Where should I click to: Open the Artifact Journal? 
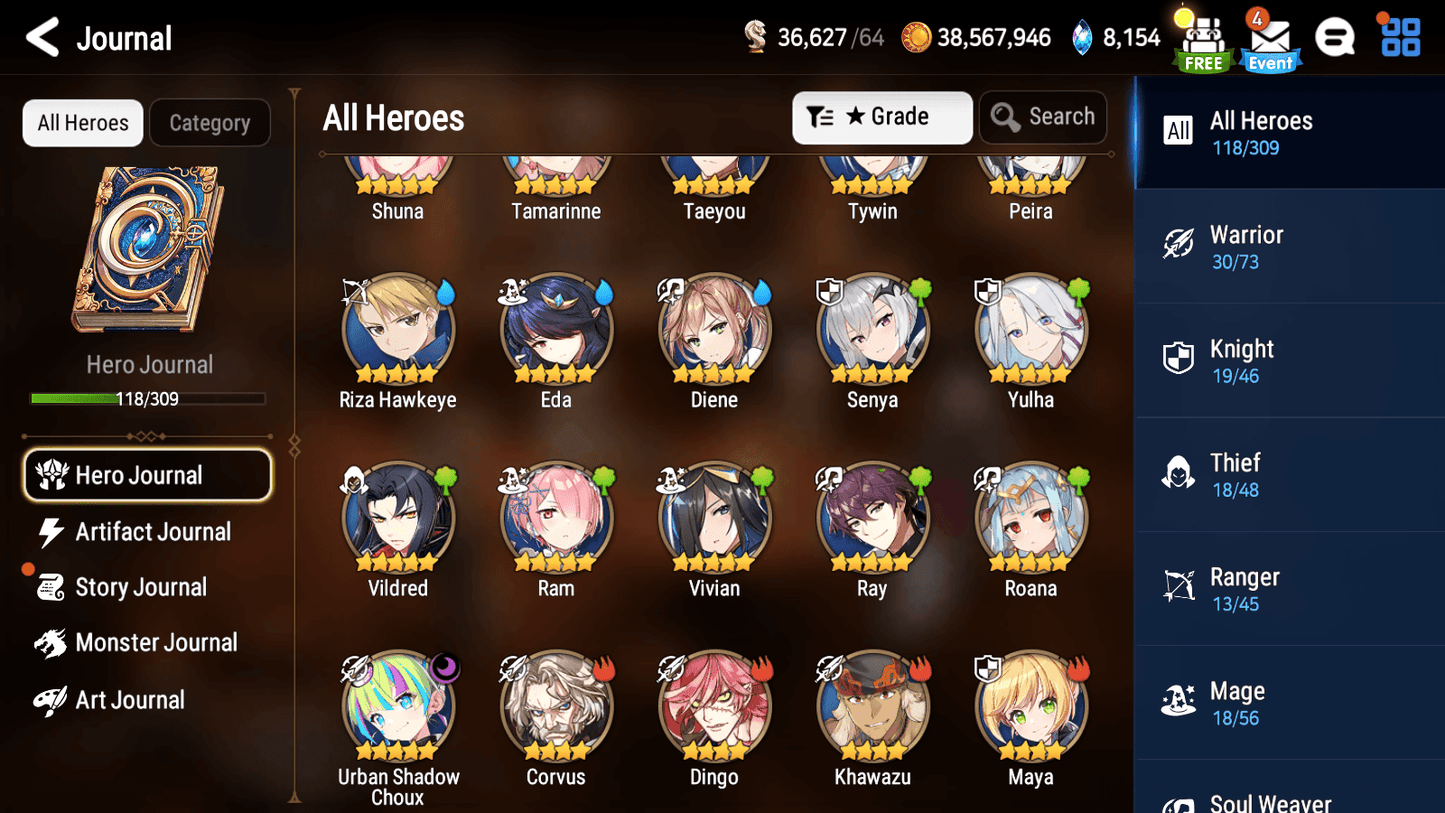click(150, 532)
